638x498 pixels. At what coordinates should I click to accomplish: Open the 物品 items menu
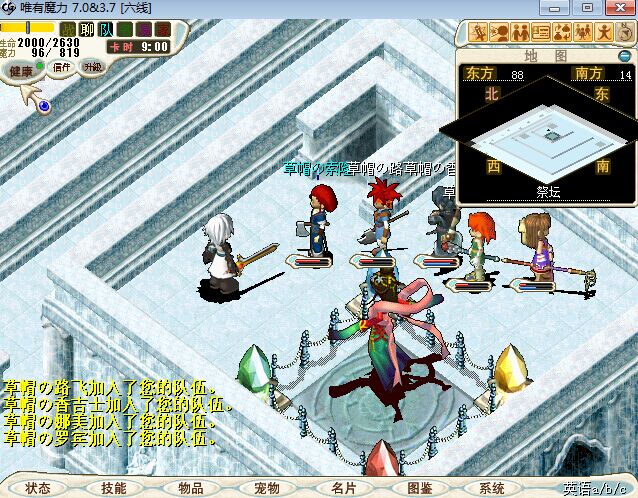190,488
